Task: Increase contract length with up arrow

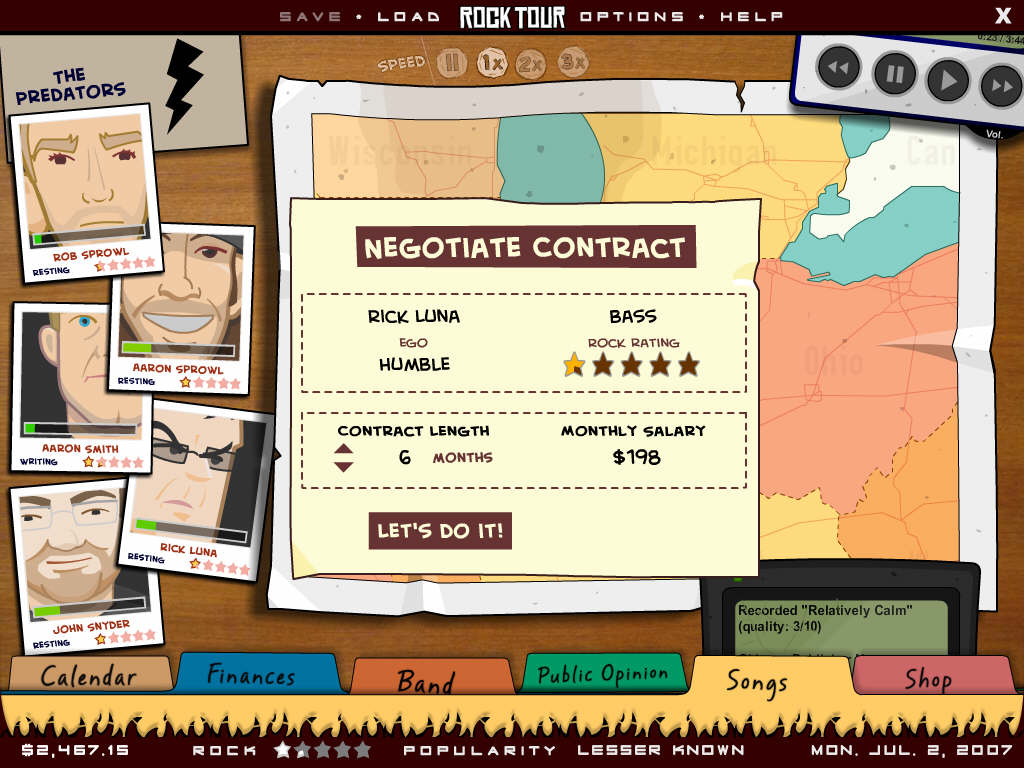Action: [344, 449]
